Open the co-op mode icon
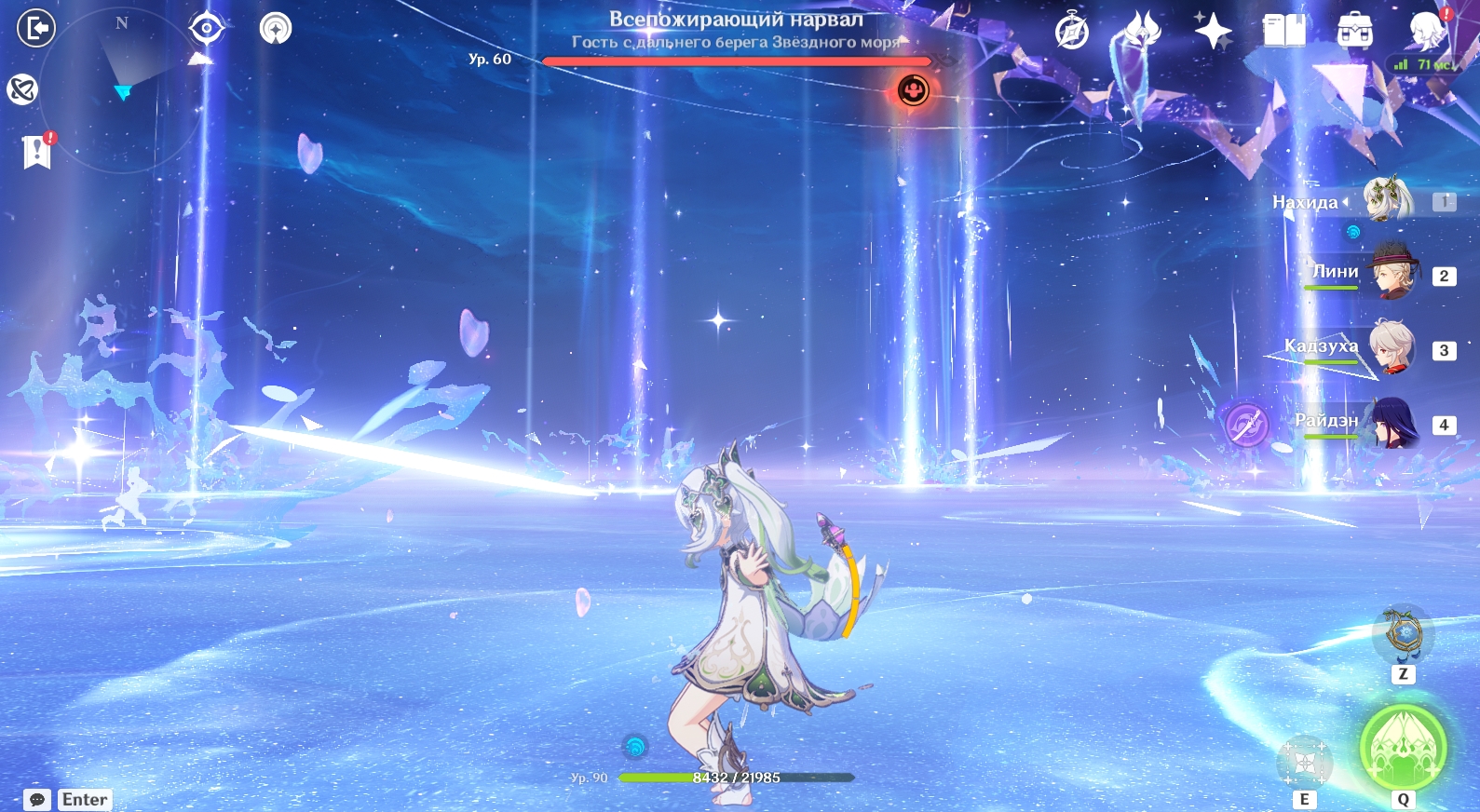Screen dimensions: 1480x812 [276, 29]
